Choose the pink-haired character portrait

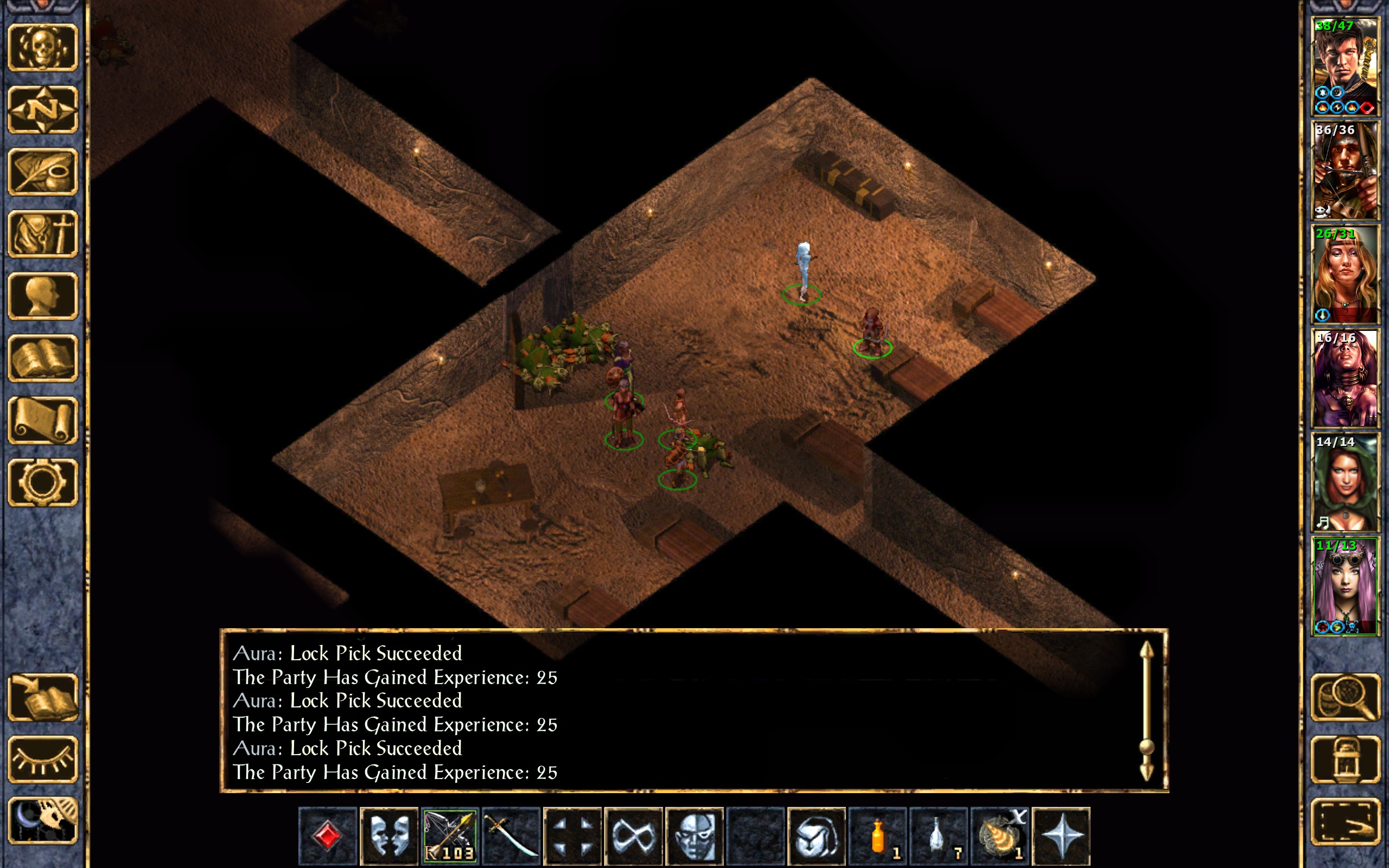pyautogui.click(x=1345, y=586)
